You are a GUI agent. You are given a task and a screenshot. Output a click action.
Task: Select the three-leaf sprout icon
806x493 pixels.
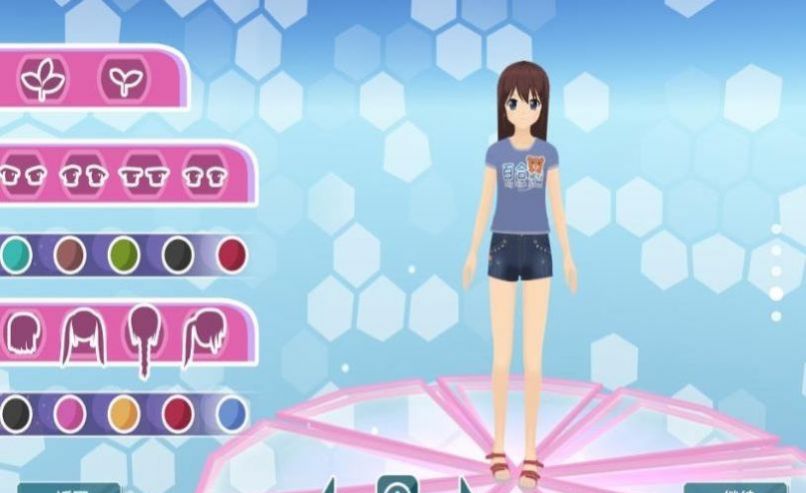[x=44, y=78]
